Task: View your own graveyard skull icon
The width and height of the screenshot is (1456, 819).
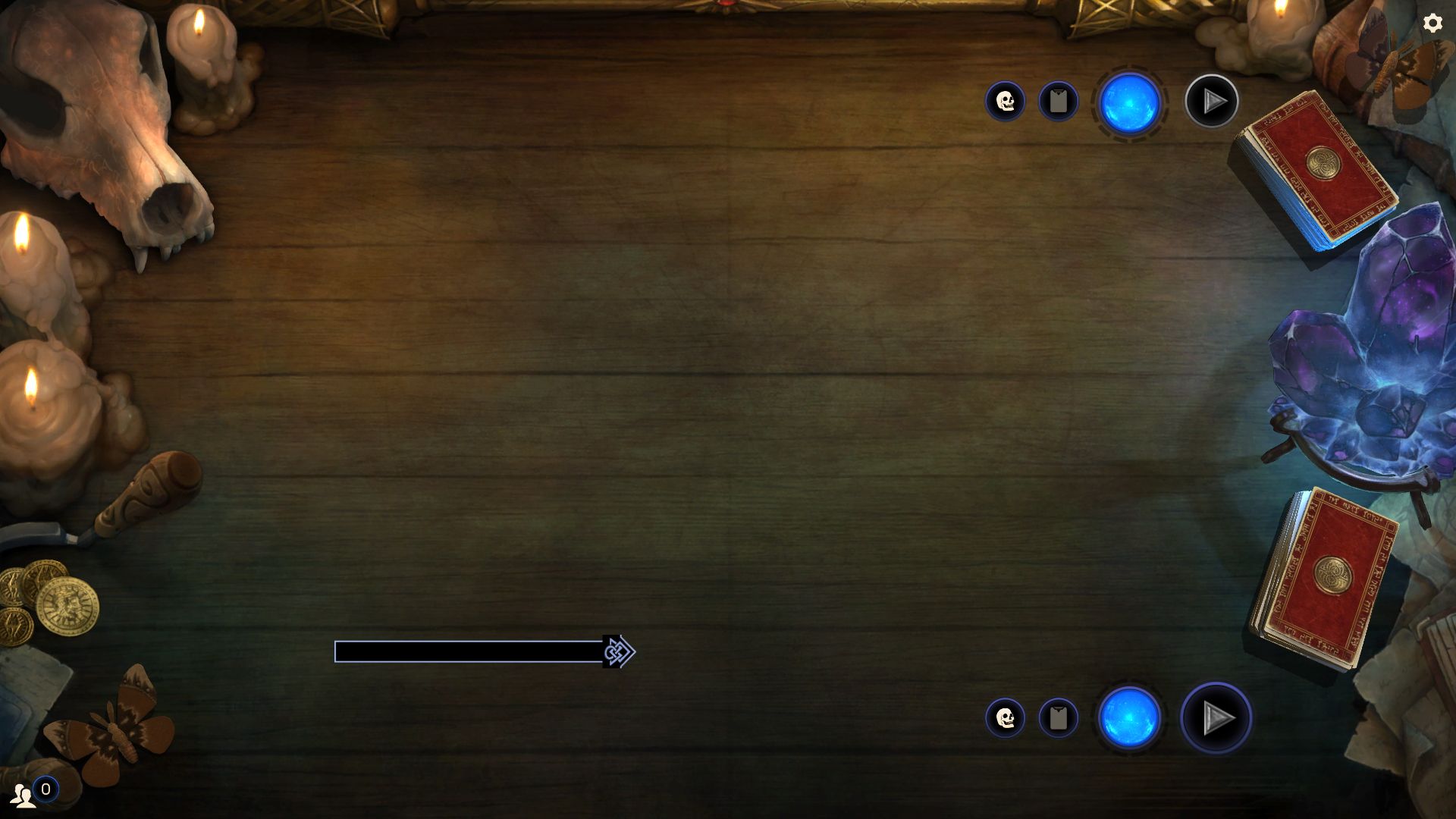Action: click(1006, 718)
